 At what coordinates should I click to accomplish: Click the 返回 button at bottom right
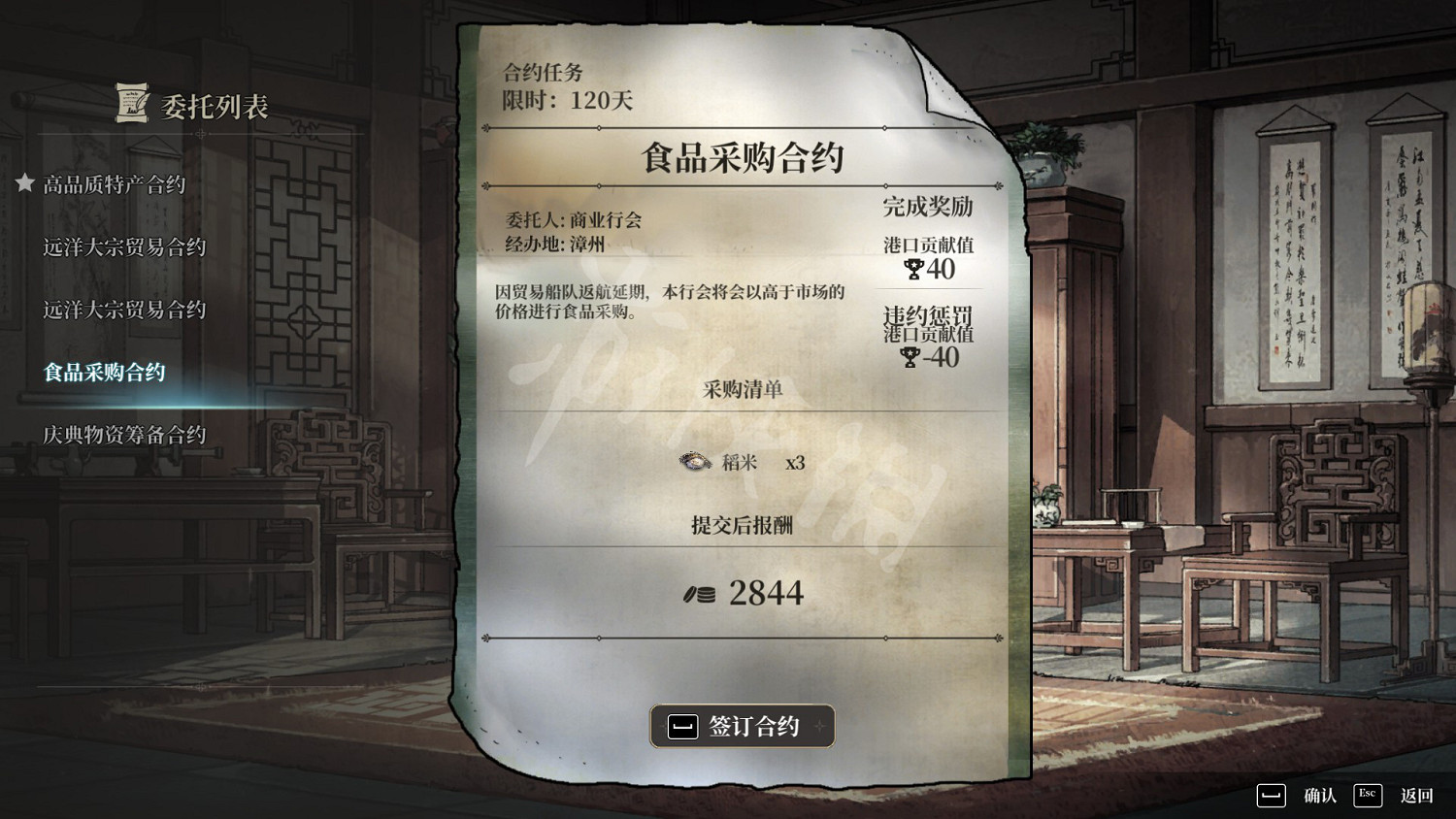(1419, 795)
